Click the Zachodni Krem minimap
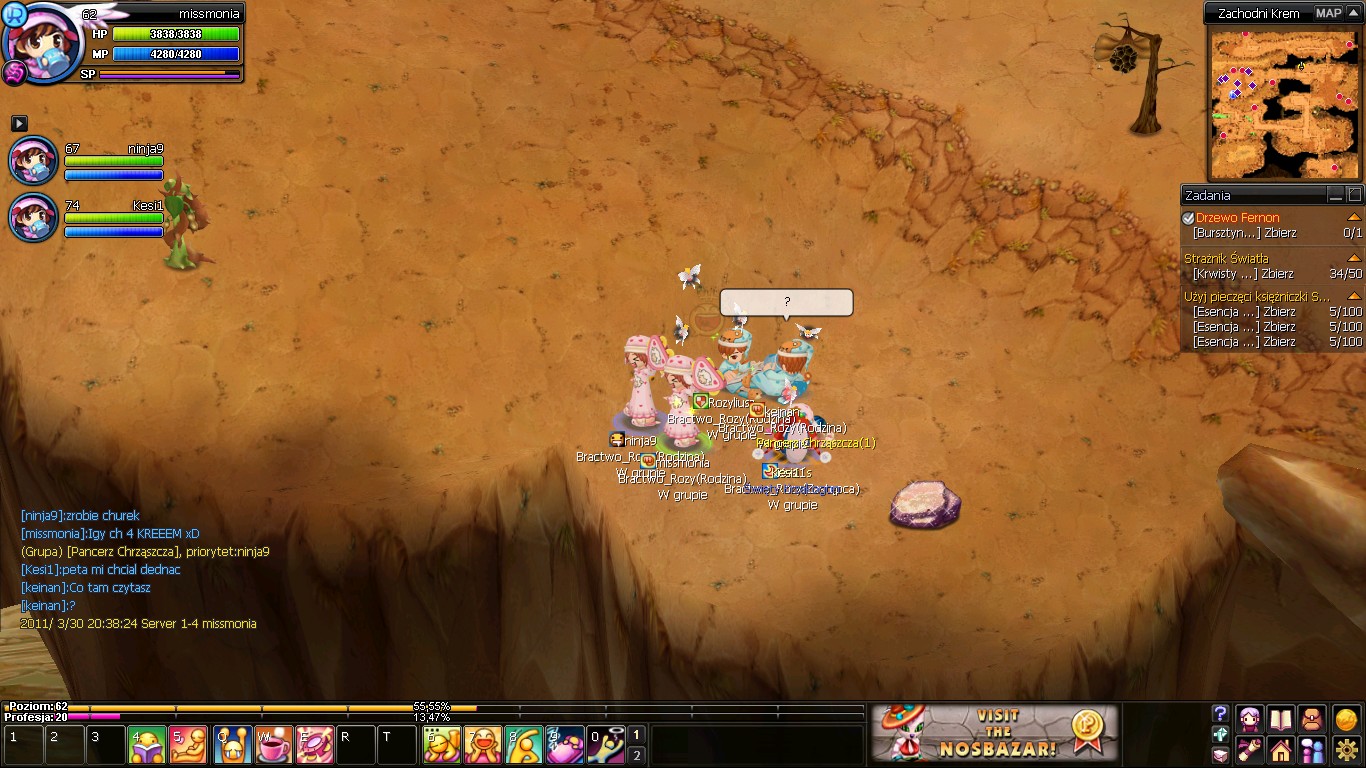Image resolution: width=1366 pixels, height=768 pixels. click(1284, 104)
